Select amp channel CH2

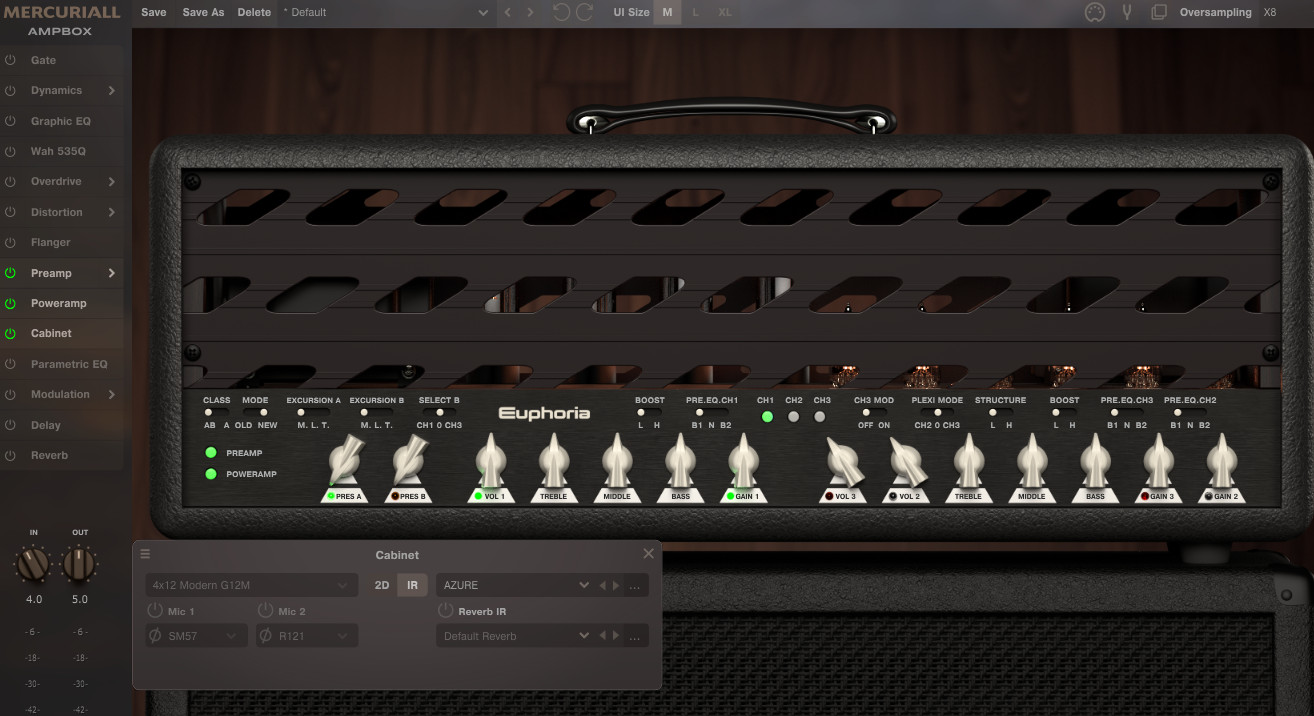(x=794, y=416)
